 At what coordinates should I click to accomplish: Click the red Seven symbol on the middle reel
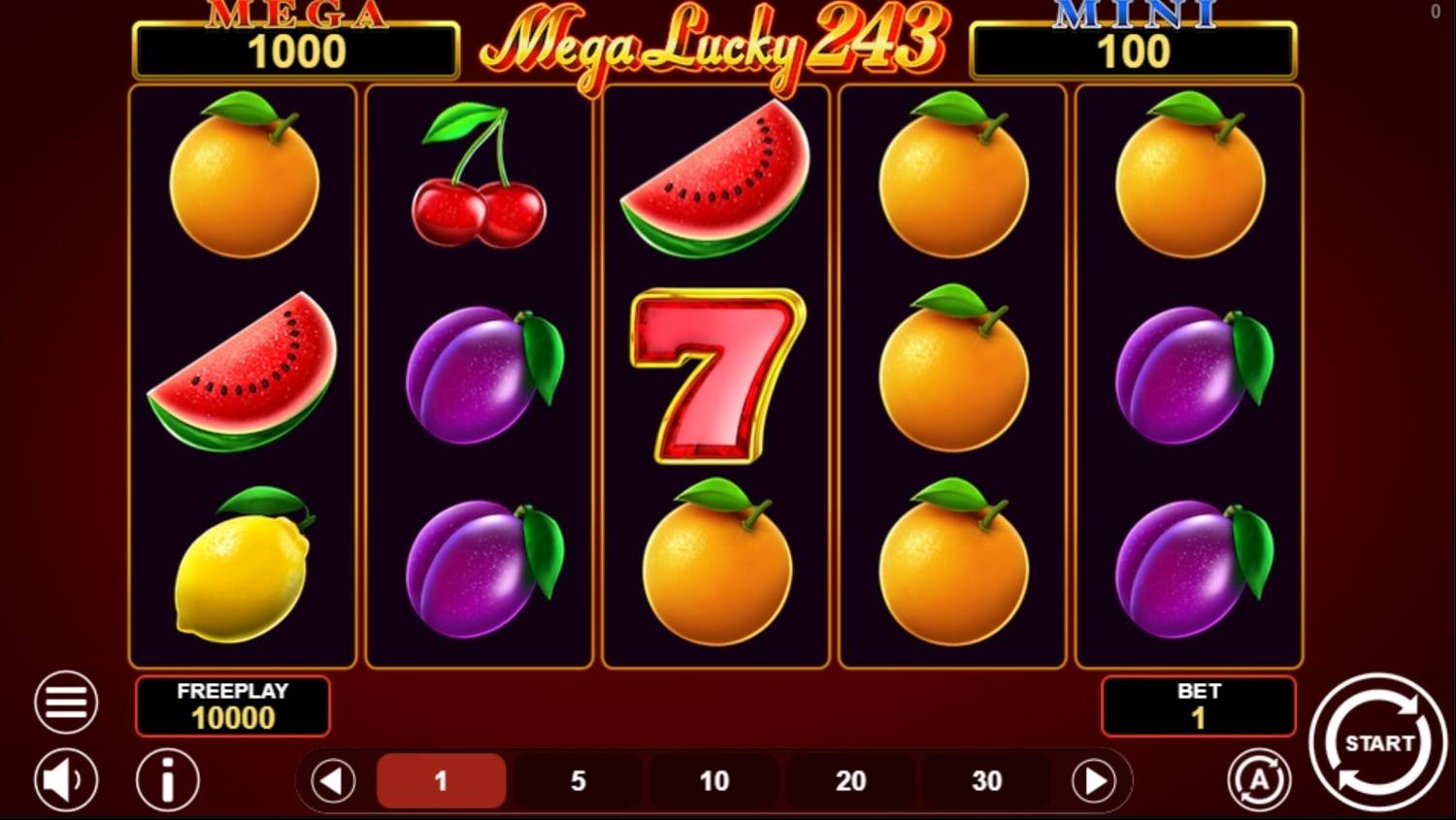[715, 378]
